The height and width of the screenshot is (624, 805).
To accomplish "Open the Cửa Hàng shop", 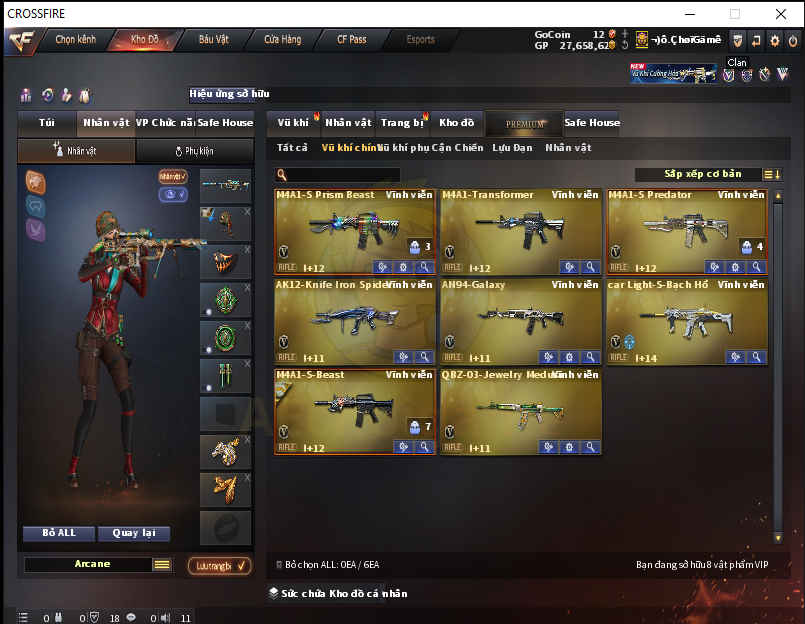I will click(283, 40).
